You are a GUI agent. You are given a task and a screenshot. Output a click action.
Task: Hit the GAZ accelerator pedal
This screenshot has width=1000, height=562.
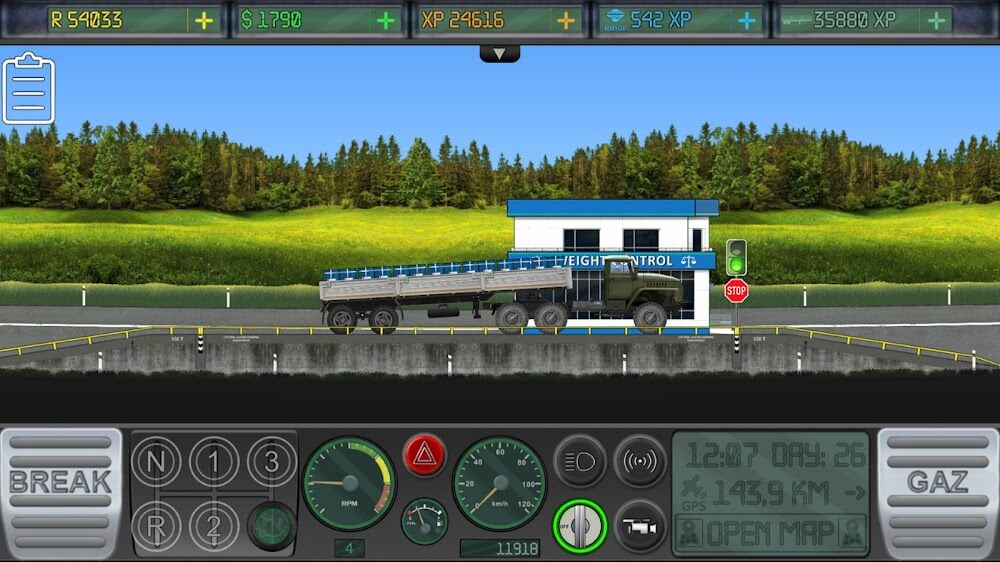pos(937,492)
